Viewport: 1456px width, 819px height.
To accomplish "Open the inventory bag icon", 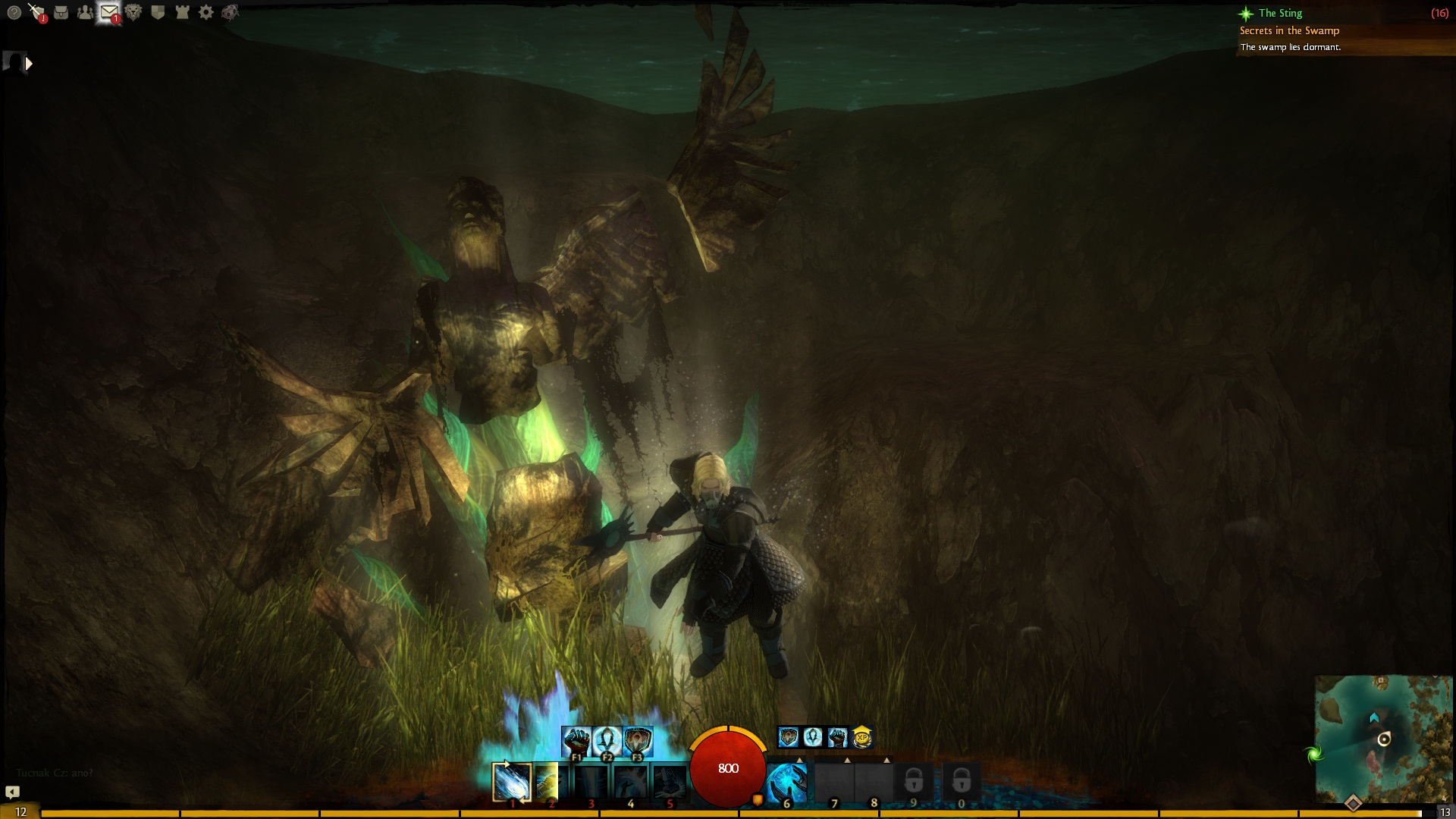I will coord(61,12).
